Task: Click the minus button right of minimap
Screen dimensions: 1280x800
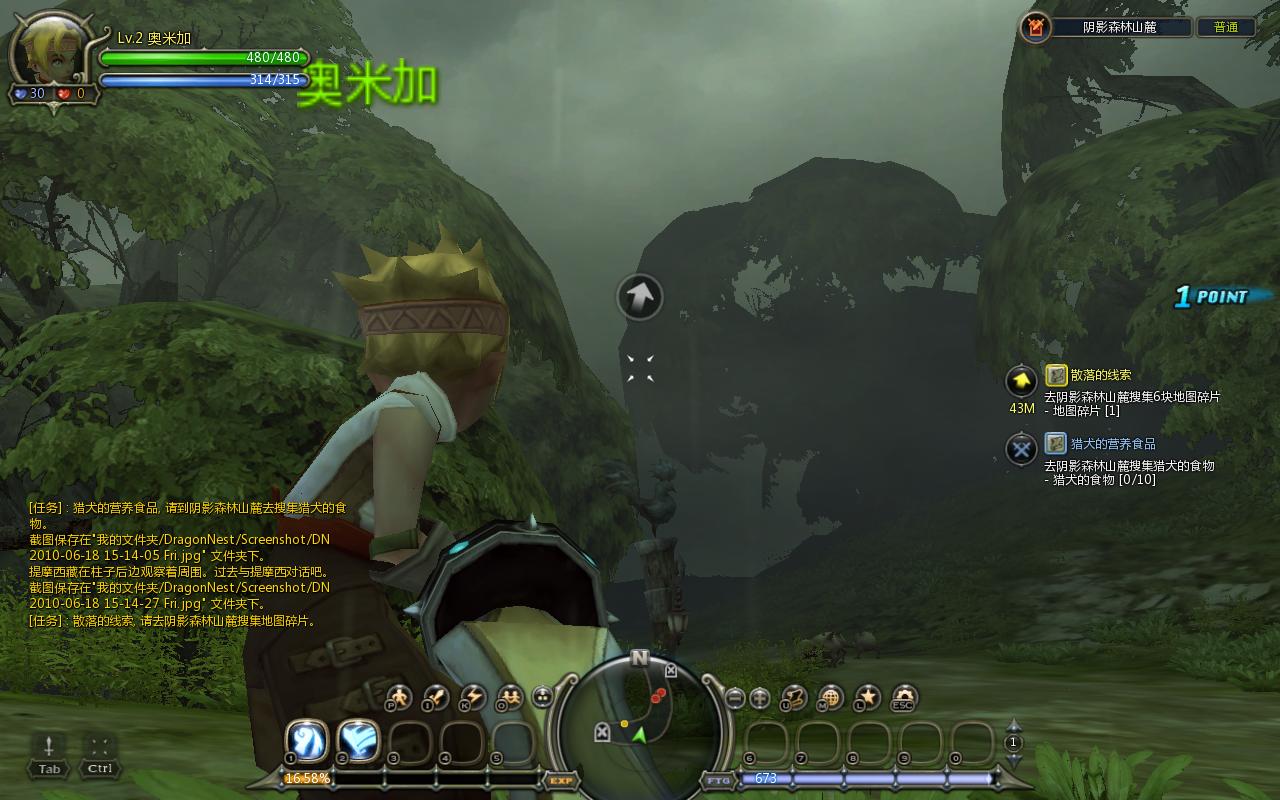Action: (x=735, y=698)
